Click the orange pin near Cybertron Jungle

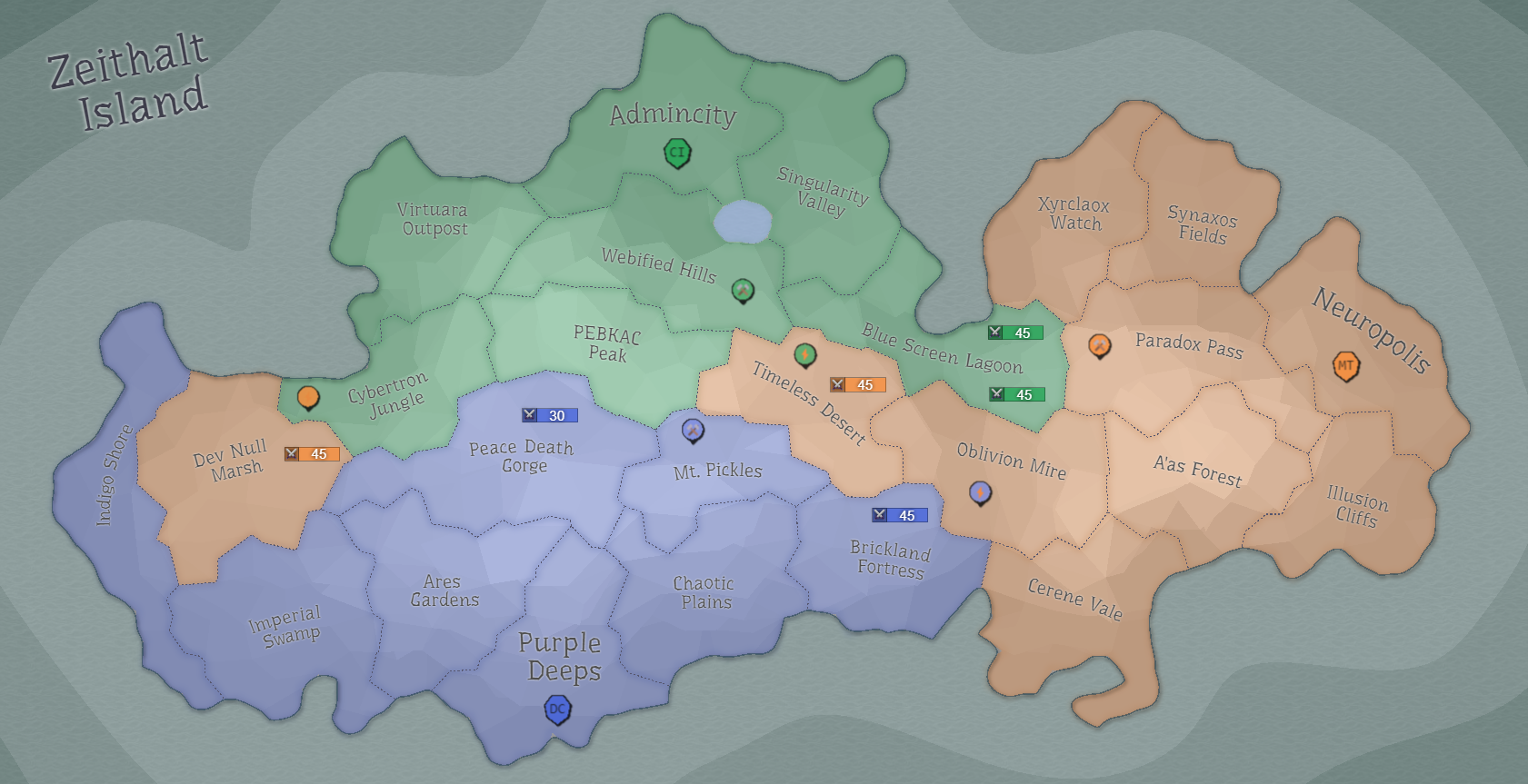309,397
